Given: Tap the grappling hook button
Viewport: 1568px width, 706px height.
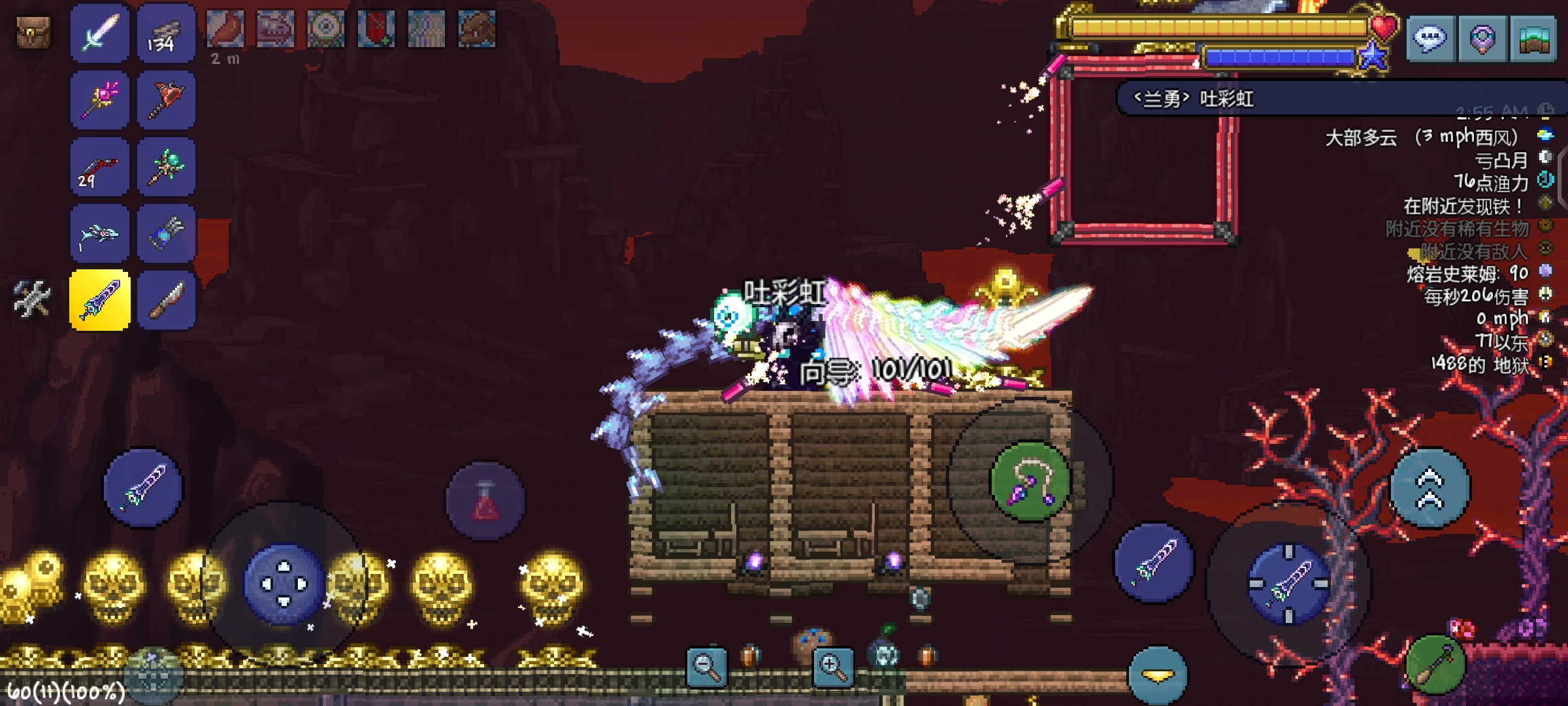Looking at the screenshot, I should pyautogui.click(x=1030, y=482).
